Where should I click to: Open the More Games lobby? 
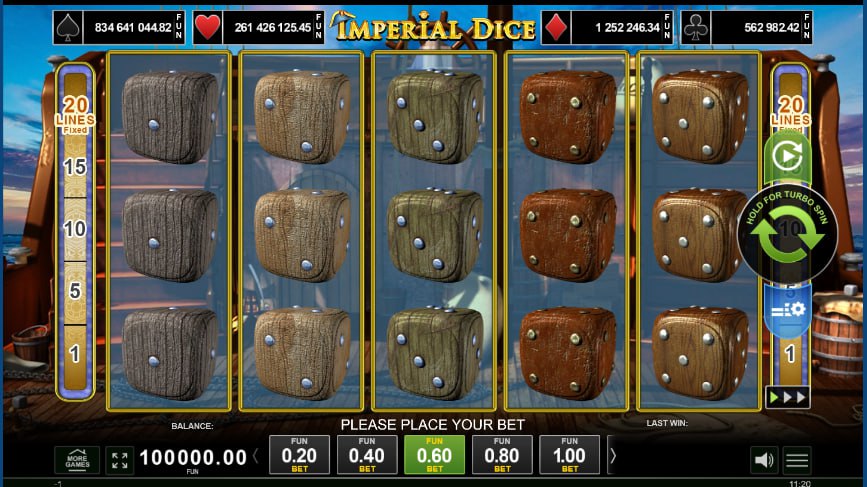tap(77, 460)
